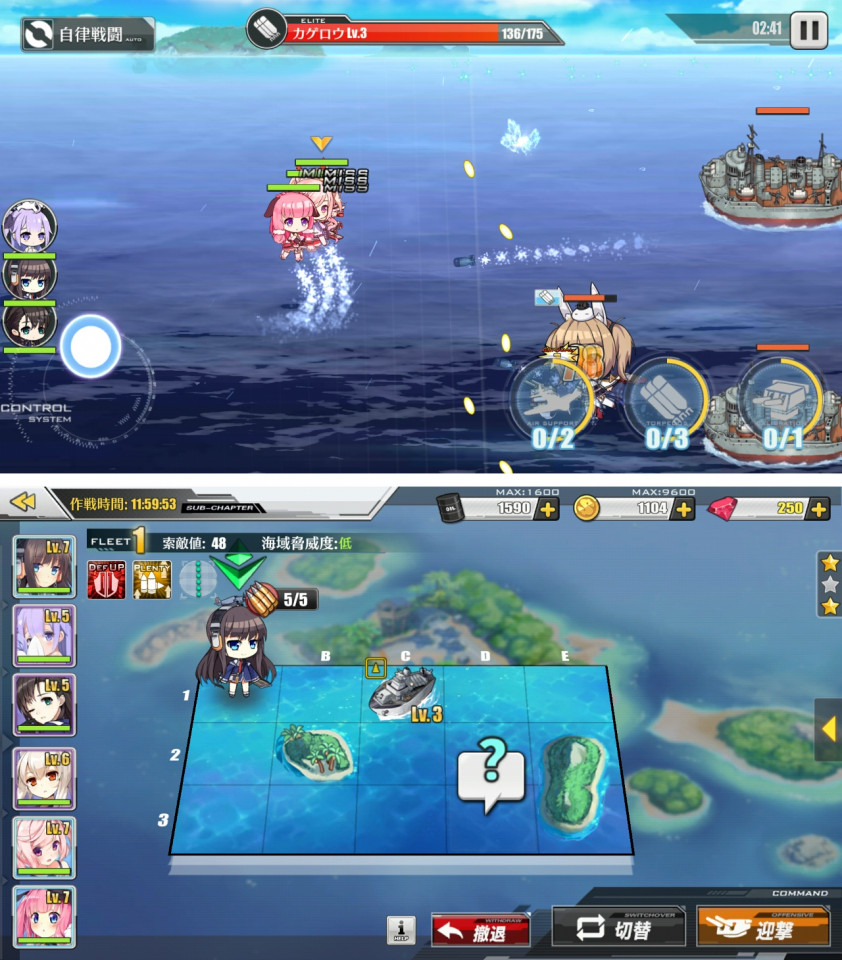Buy gems with the plus button
Viewport: 842px width, 960px height.
pyautogui.click(x=819, y=509)
